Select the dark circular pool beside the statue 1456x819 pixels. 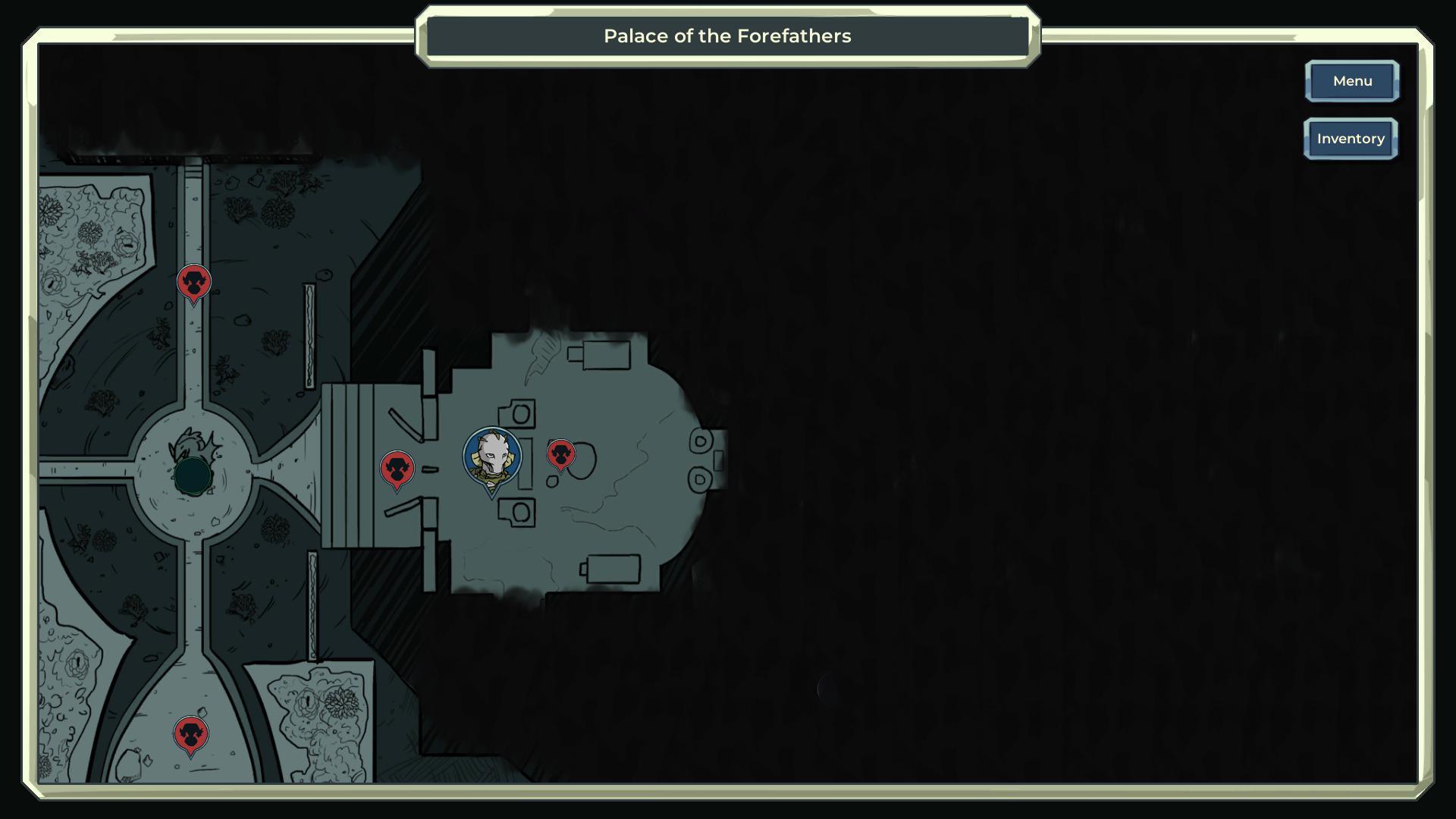coord(194,476)
